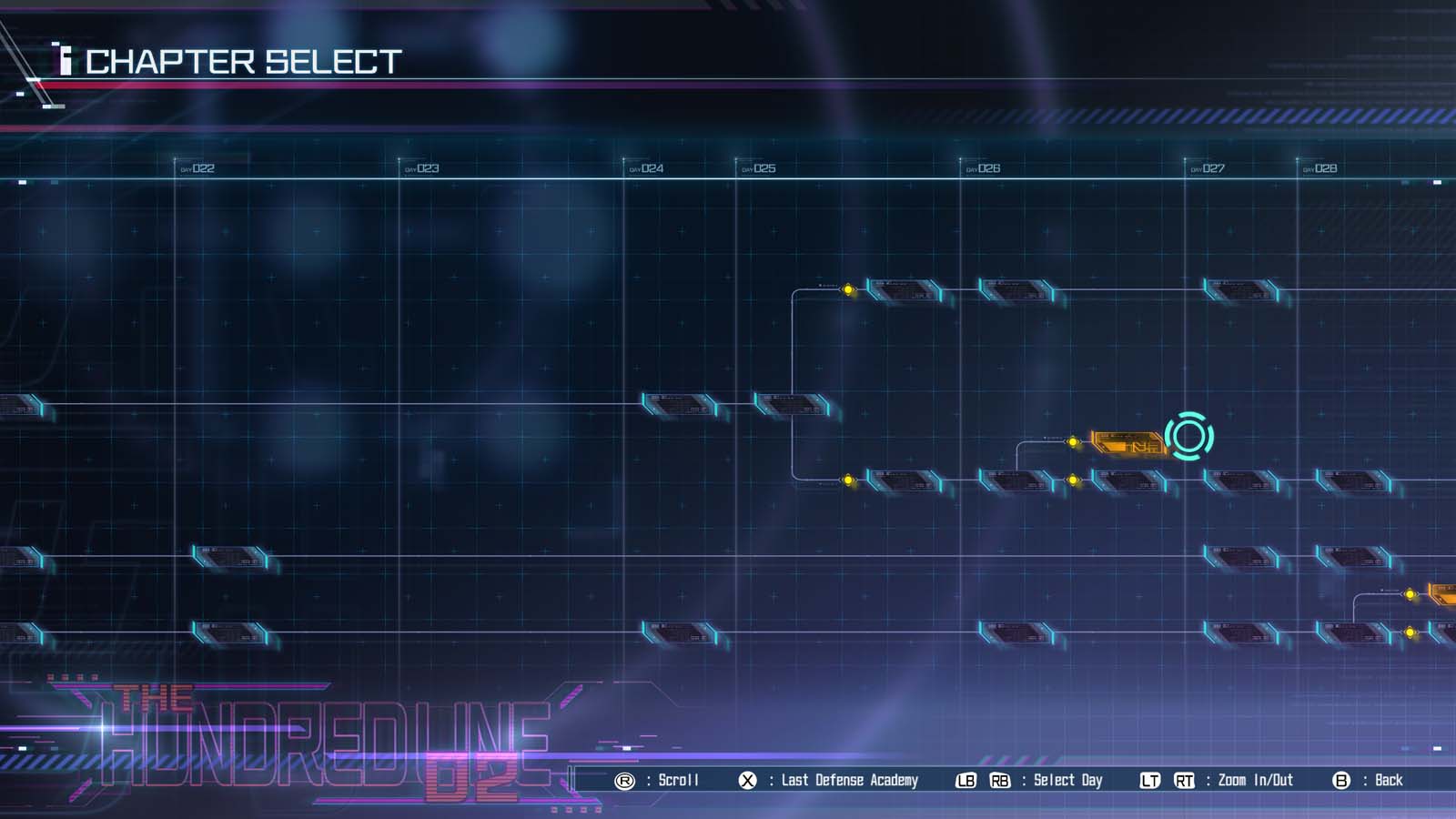Click the LT Zoom In icon
This screenshot has height=819, width=1456.
(1148, 780)
